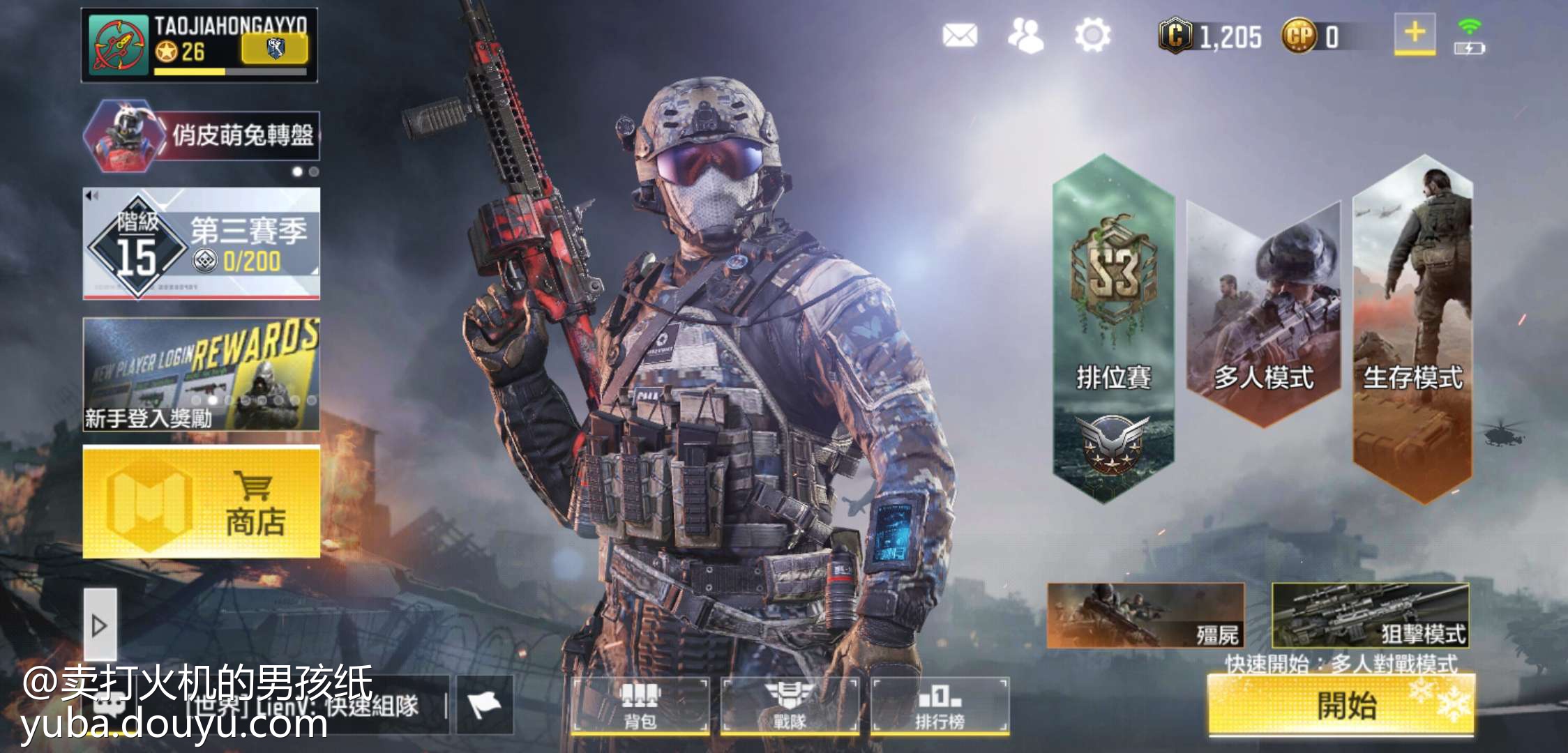Viewport: 1568px width, 753px height.
Task: Enter the 商店 shop
Action: 202,502
